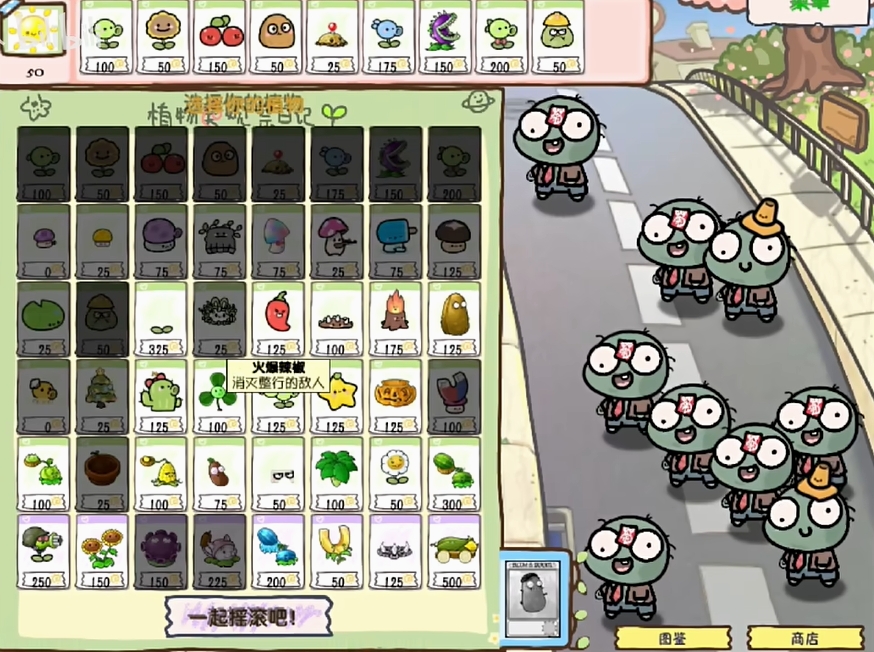Choose the Melon-pult card costing 300
Screen dimensions: 874x652
[453, 473]
